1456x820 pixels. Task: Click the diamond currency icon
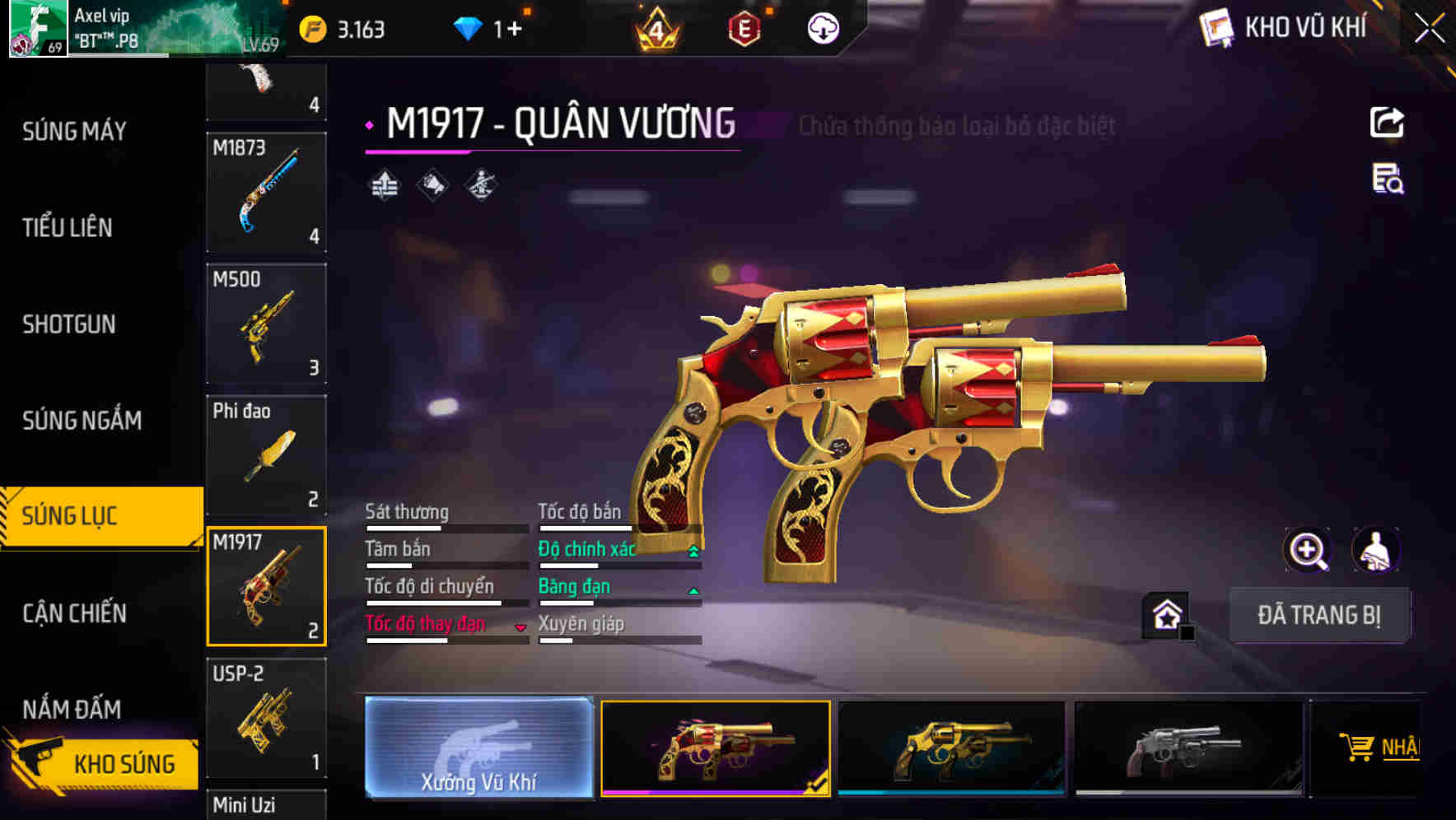tap(469, 27)
